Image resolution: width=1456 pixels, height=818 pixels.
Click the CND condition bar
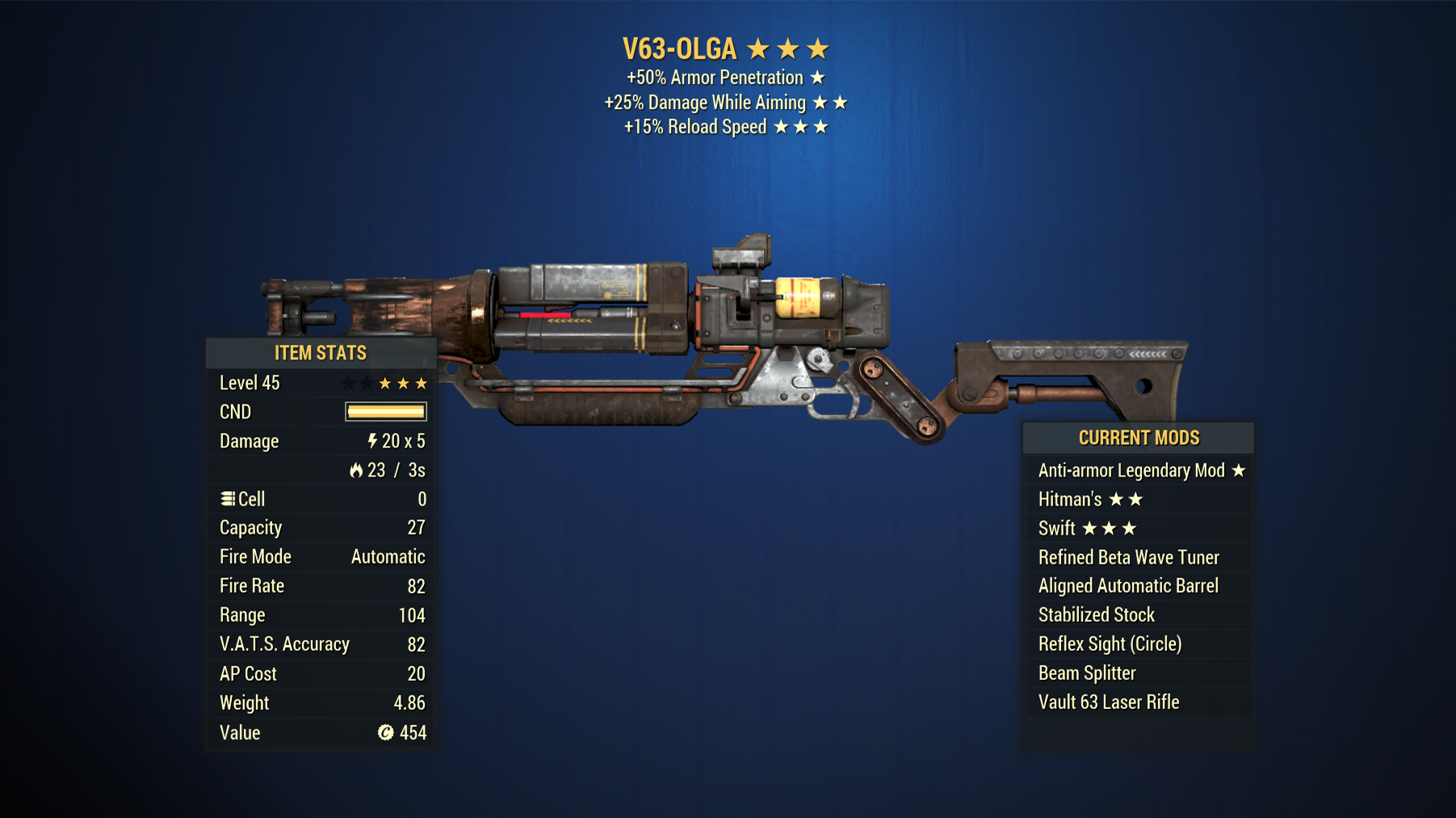pyautogui.click(x=385, y=412)
